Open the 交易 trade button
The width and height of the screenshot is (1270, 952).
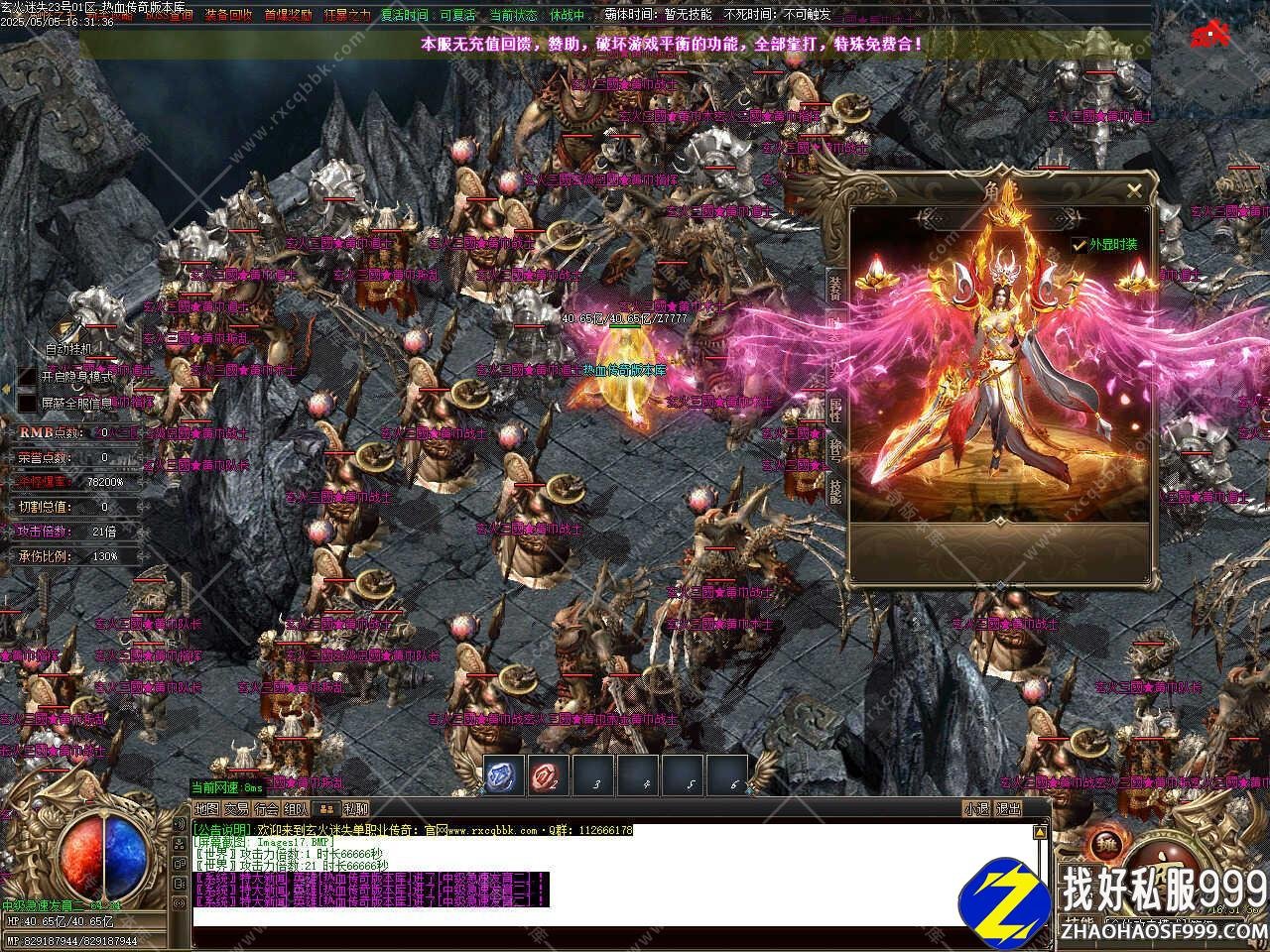click(236, 809)
